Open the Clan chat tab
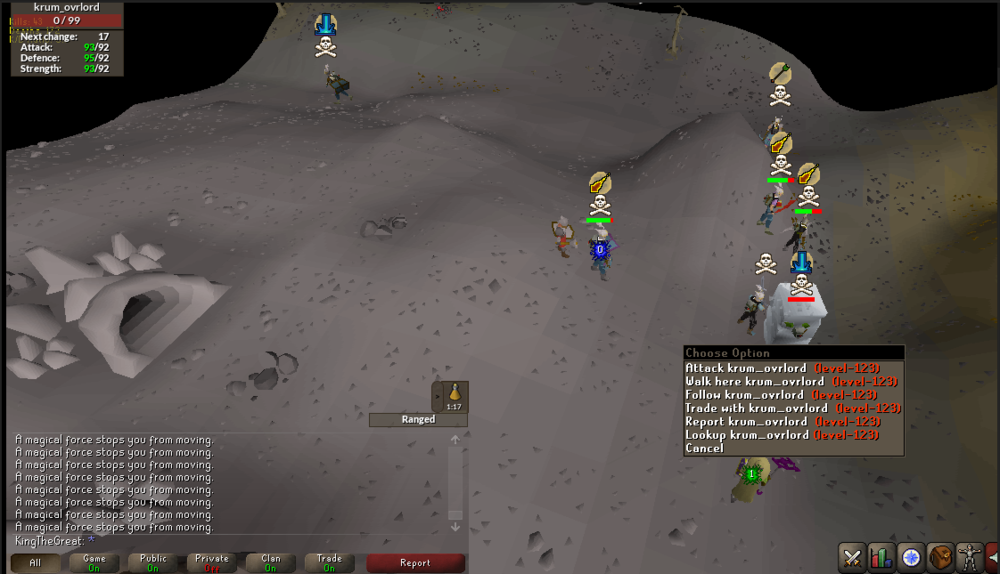The image size is (1000, 574). [271, 563]
